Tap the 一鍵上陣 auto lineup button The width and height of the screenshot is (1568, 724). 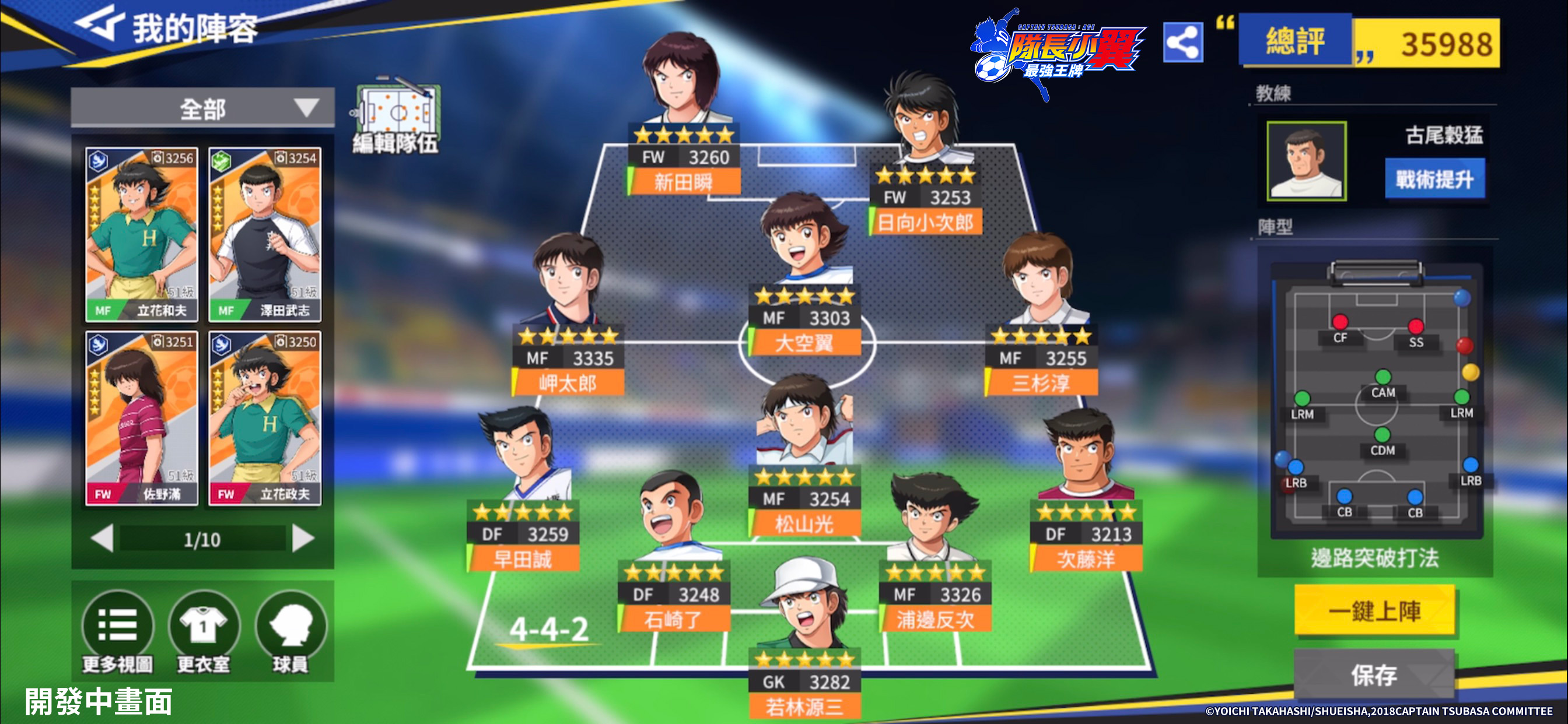pyautogui.click(x=1374, y=611)
